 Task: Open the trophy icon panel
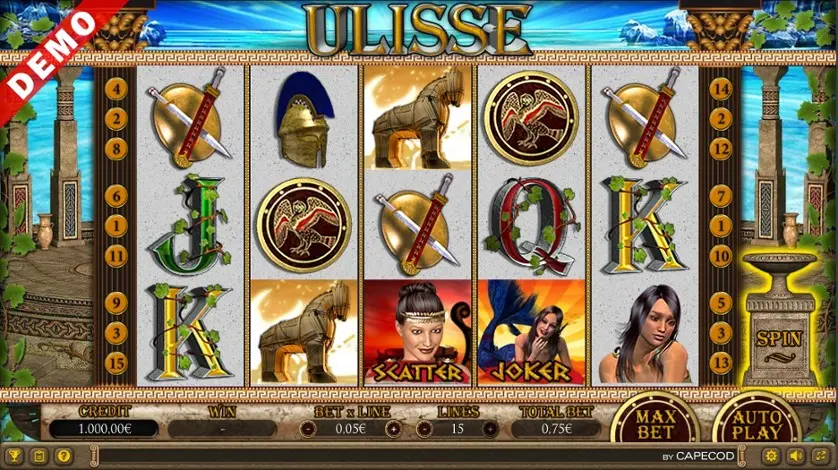(13, 457)
